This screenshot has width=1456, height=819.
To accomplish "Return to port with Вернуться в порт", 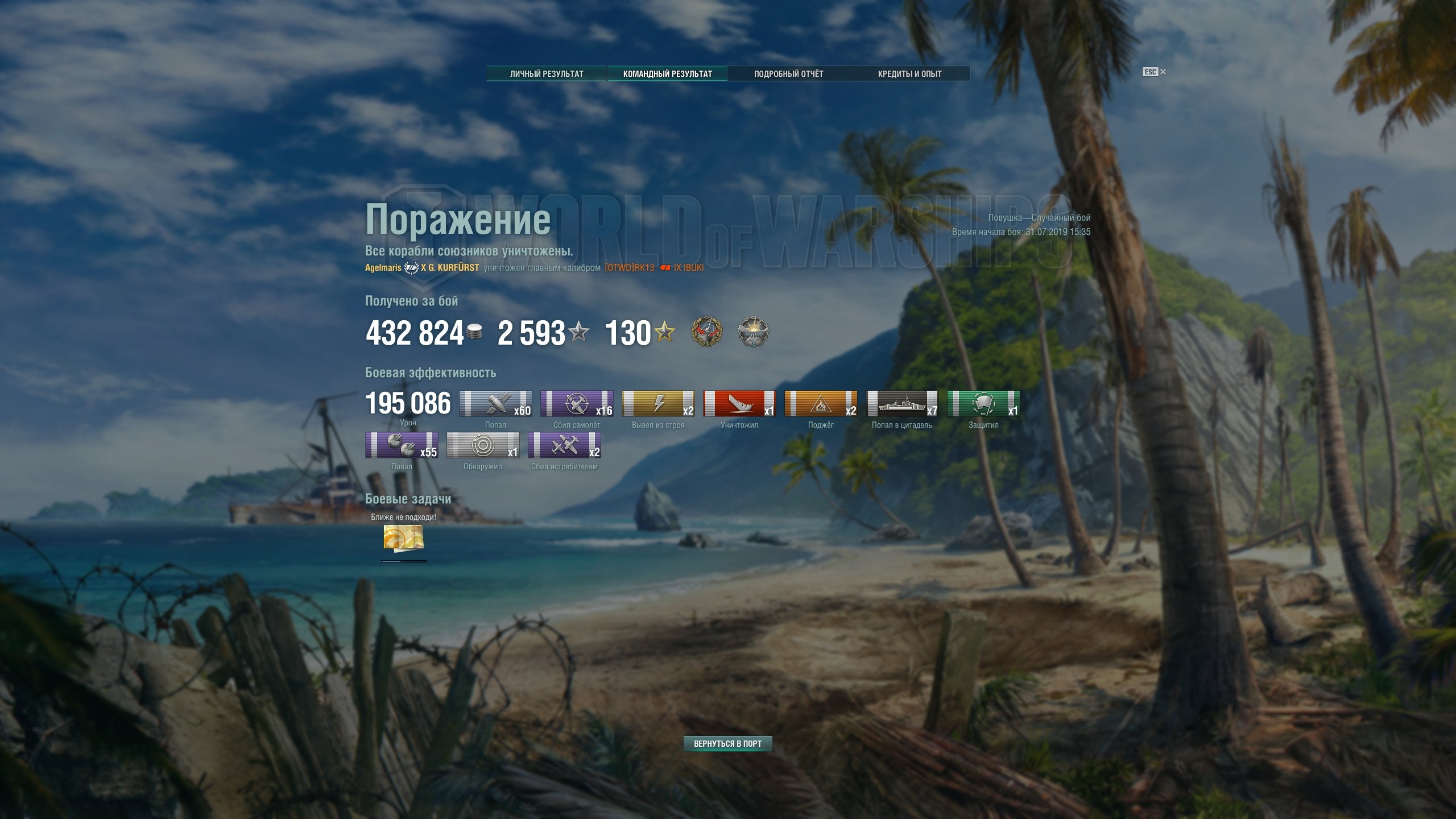I will click(727, 743).
